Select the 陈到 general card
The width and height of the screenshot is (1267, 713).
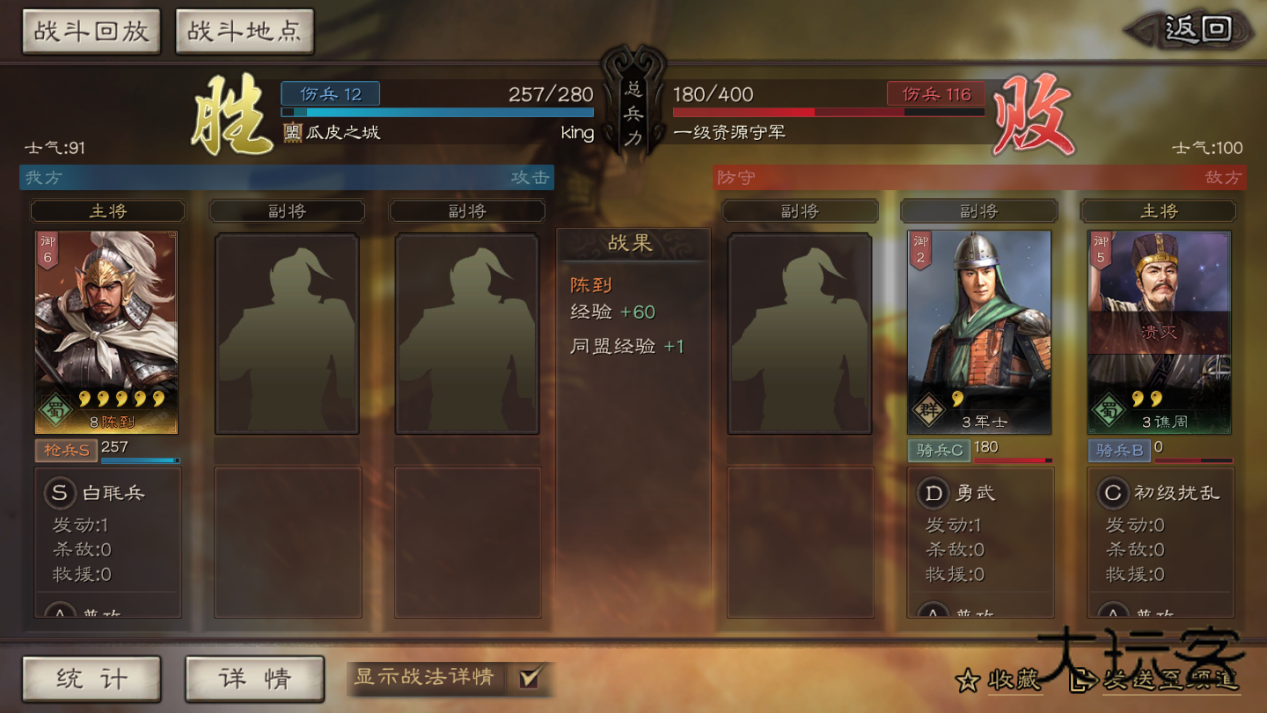(106, 332)
